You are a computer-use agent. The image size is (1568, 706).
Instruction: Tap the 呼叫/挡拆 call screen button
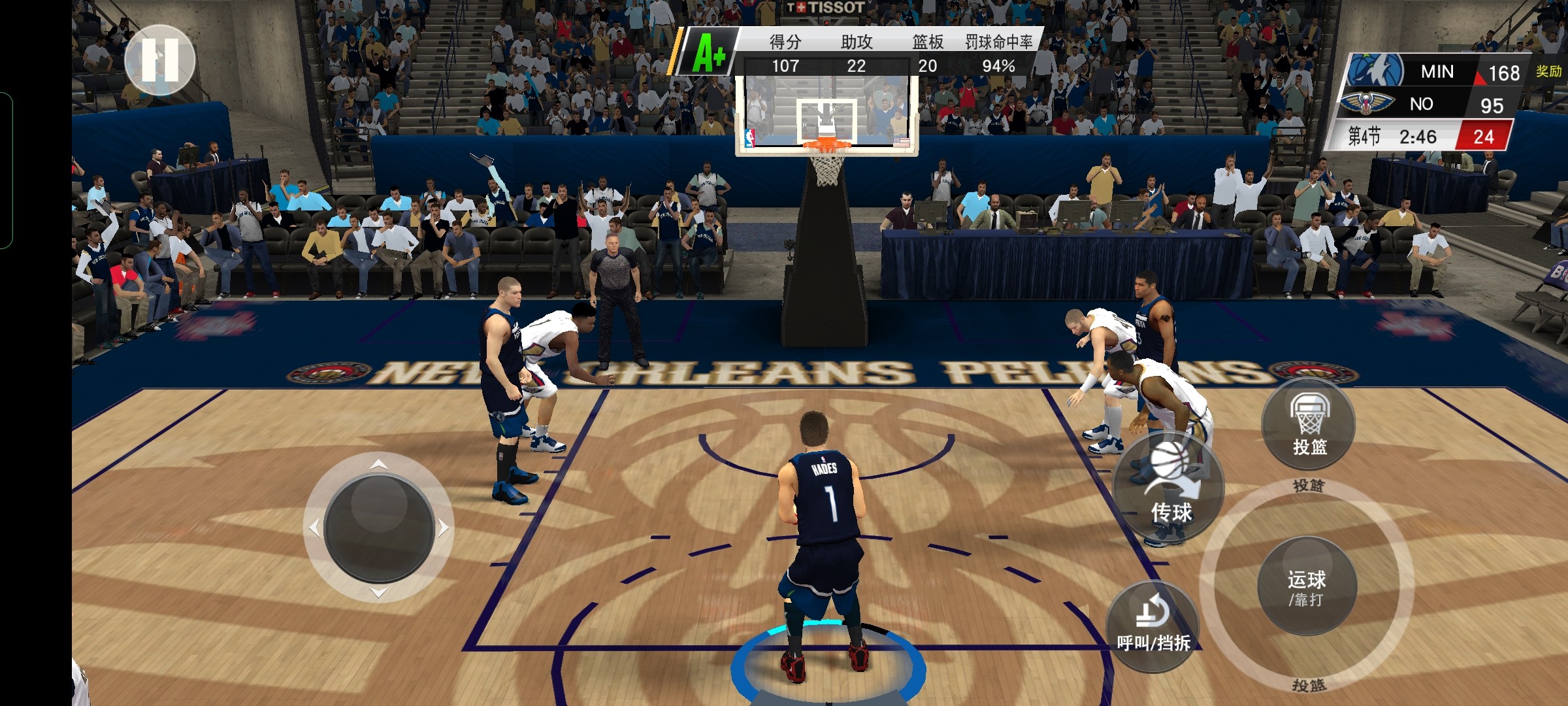(x=1153, y=625)
